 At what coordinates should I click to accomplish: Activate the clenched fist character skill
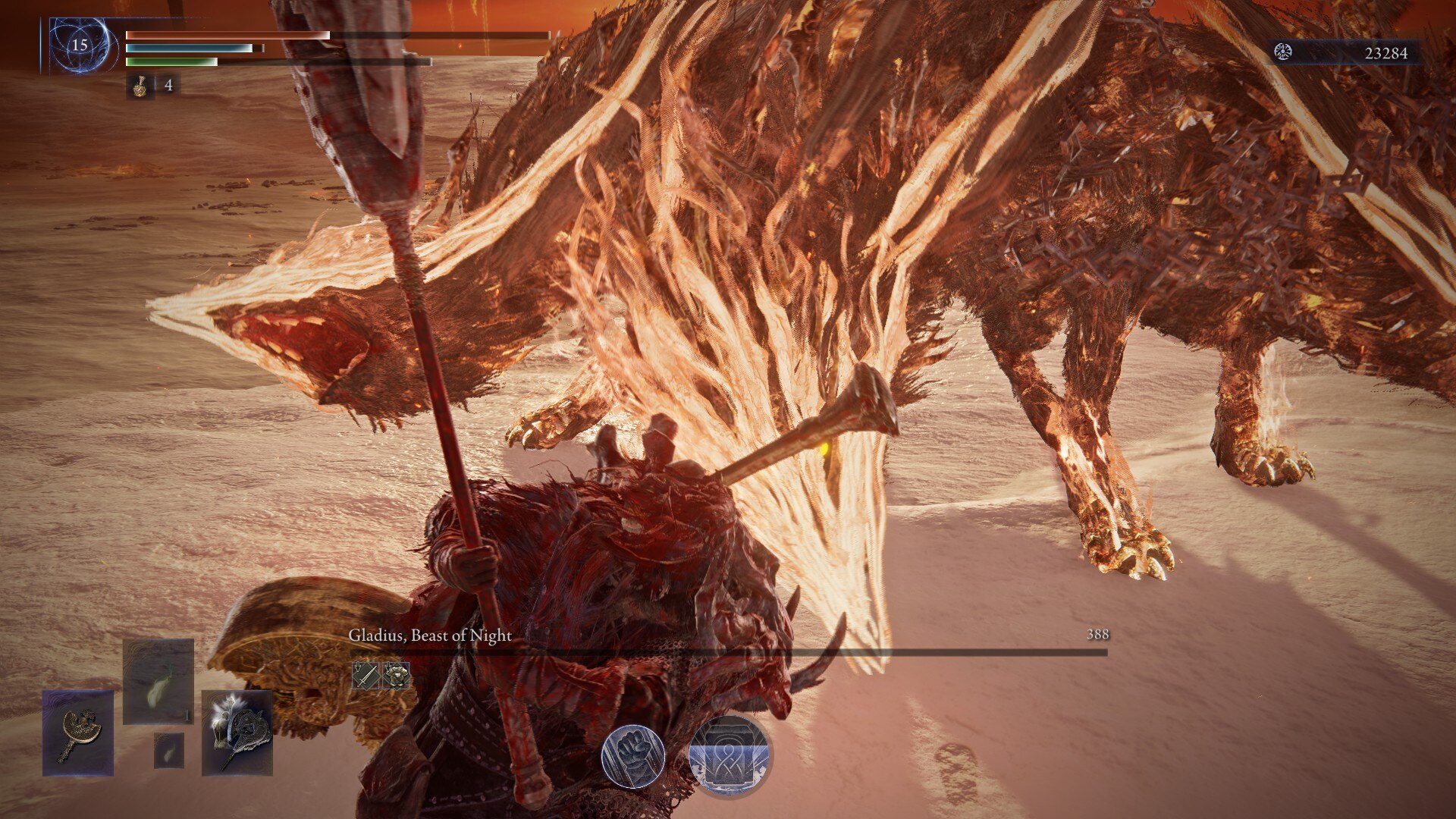tap(633, 756)
